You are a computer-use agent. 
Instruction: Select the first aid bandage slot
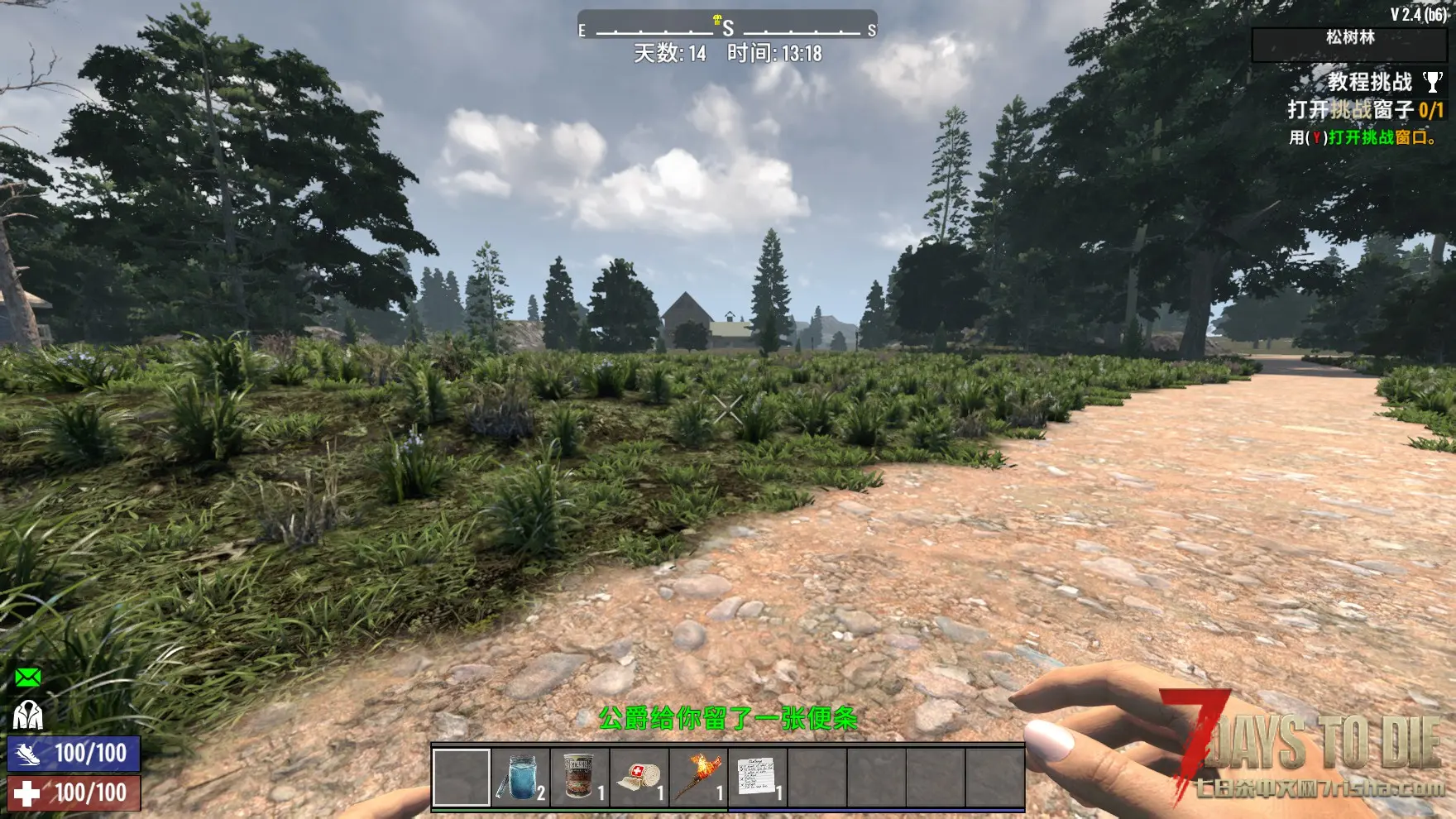[x=639, y=778]
